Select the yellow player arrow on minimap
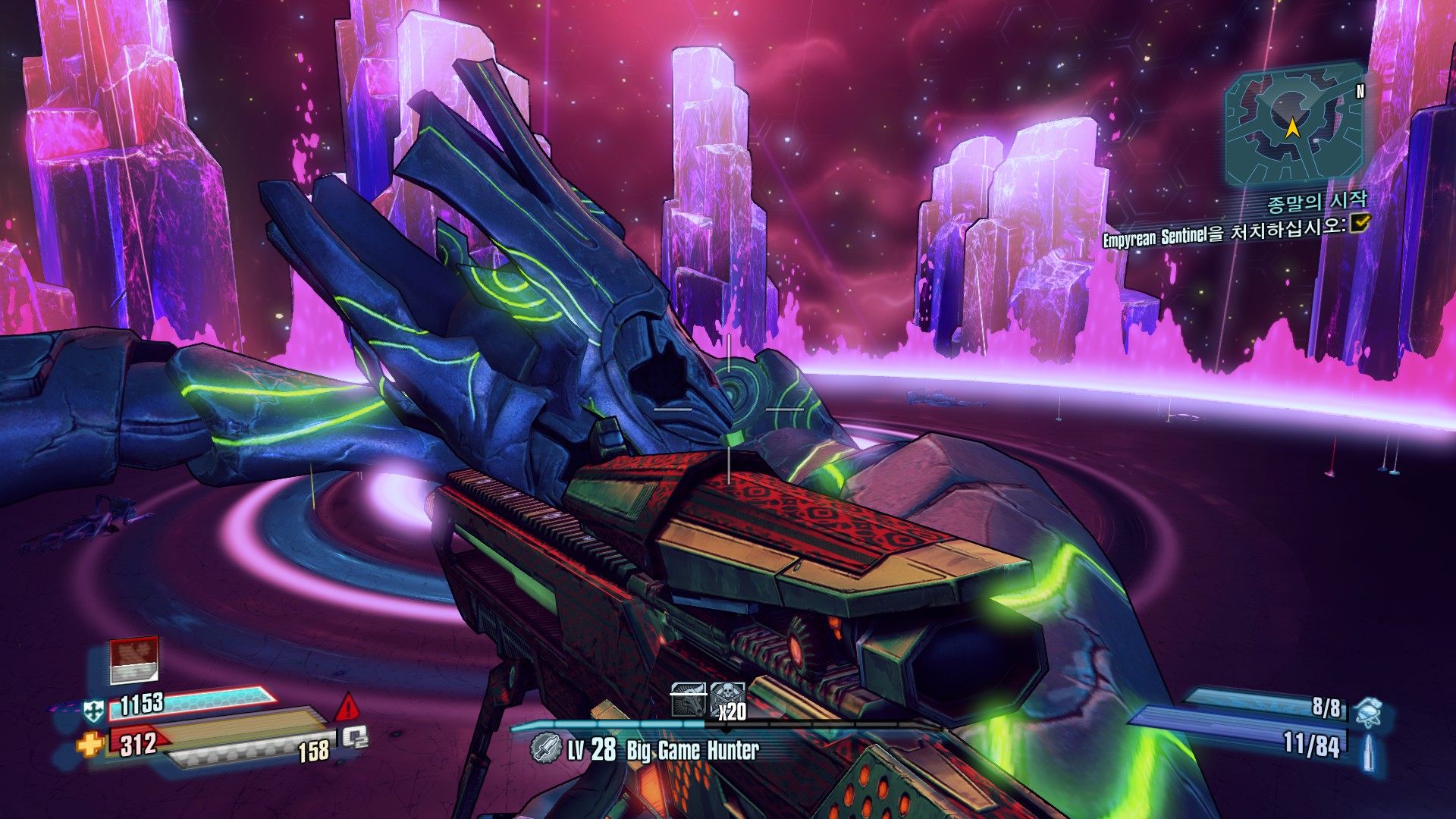This screenshot has width=1456, height=819. coord(1292,127)
